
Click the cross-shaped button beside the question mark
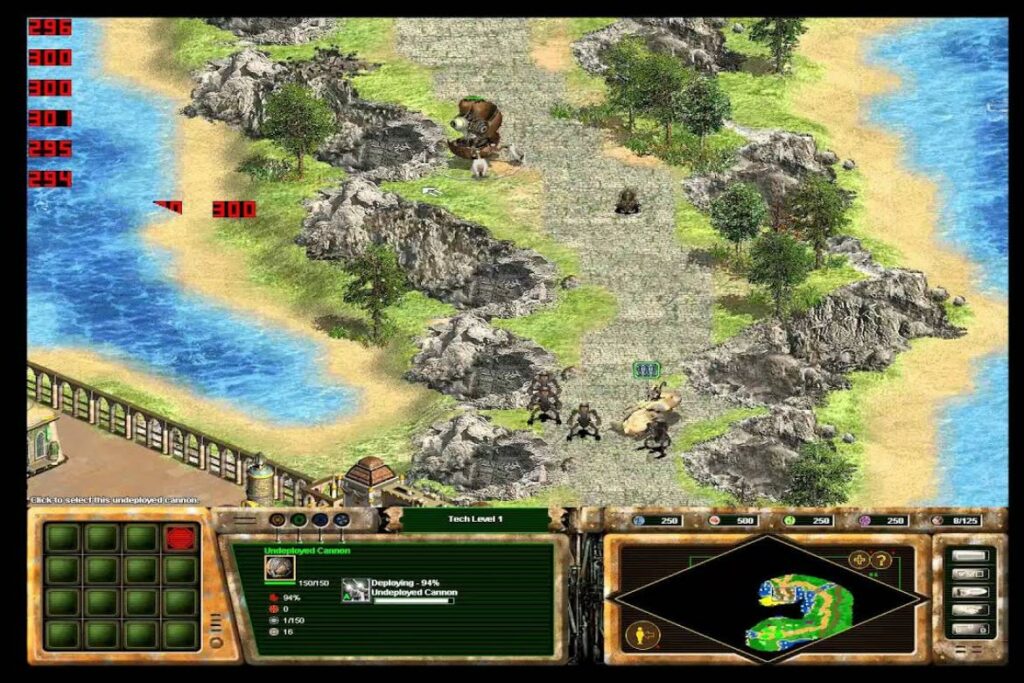(859, 559)
